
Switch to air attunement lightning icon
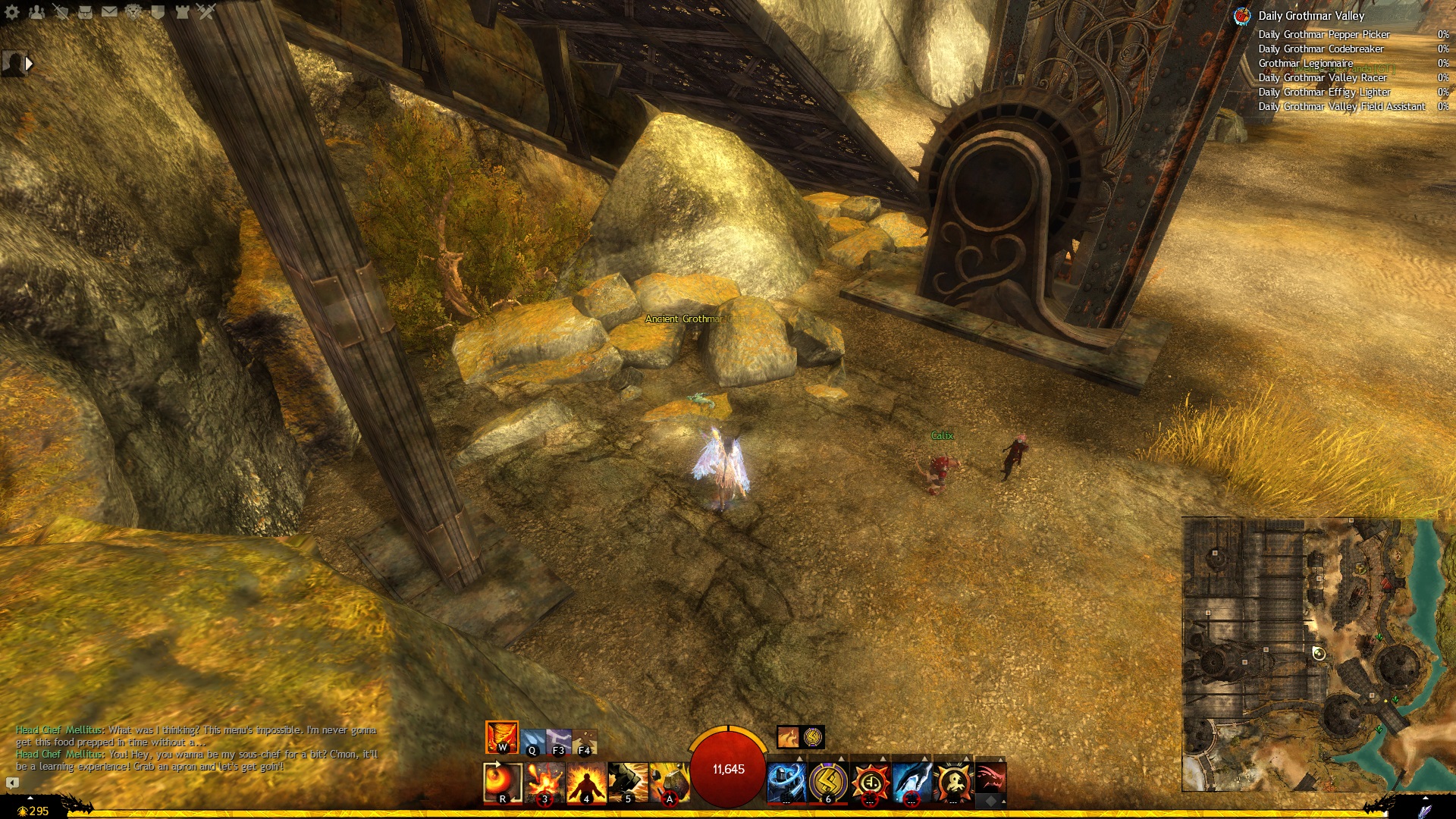[559, 741]
